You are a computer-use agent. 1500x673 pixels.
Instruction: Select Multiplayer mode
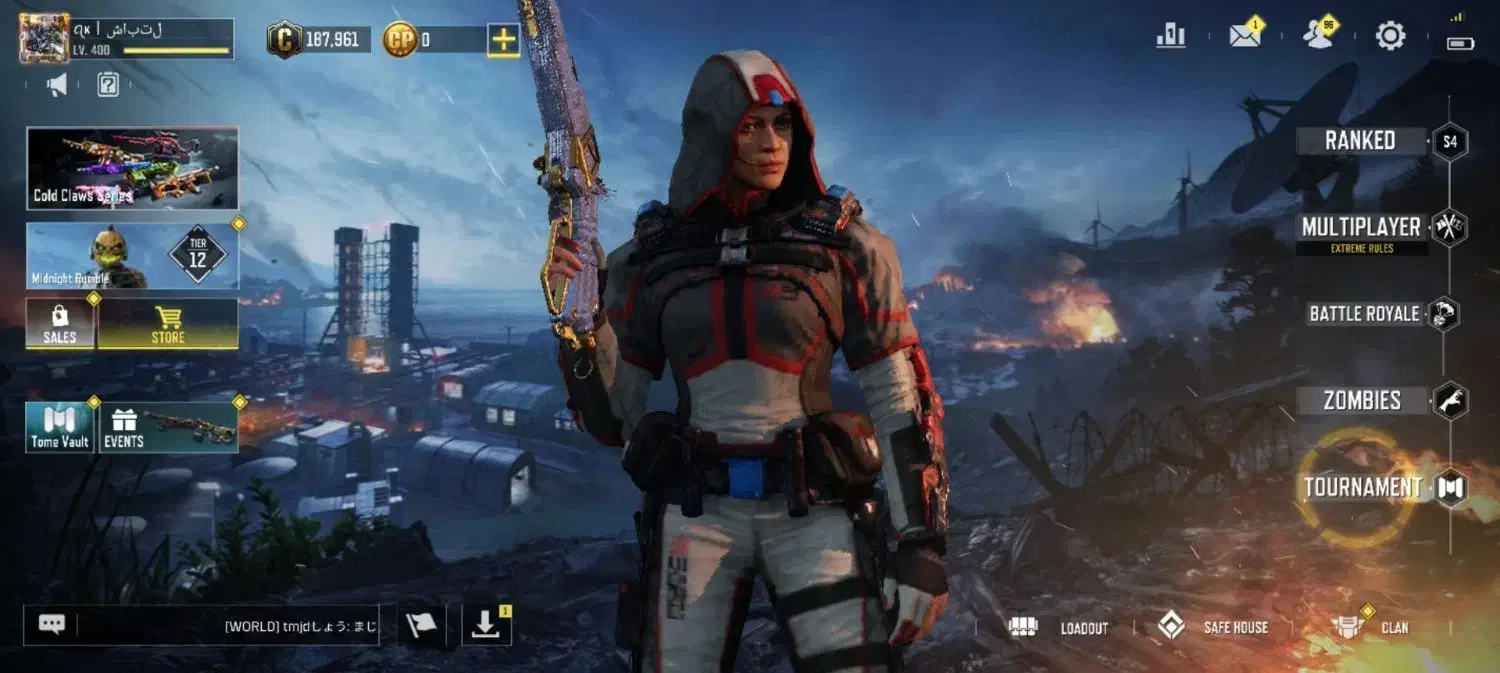tap(1361, 228)
